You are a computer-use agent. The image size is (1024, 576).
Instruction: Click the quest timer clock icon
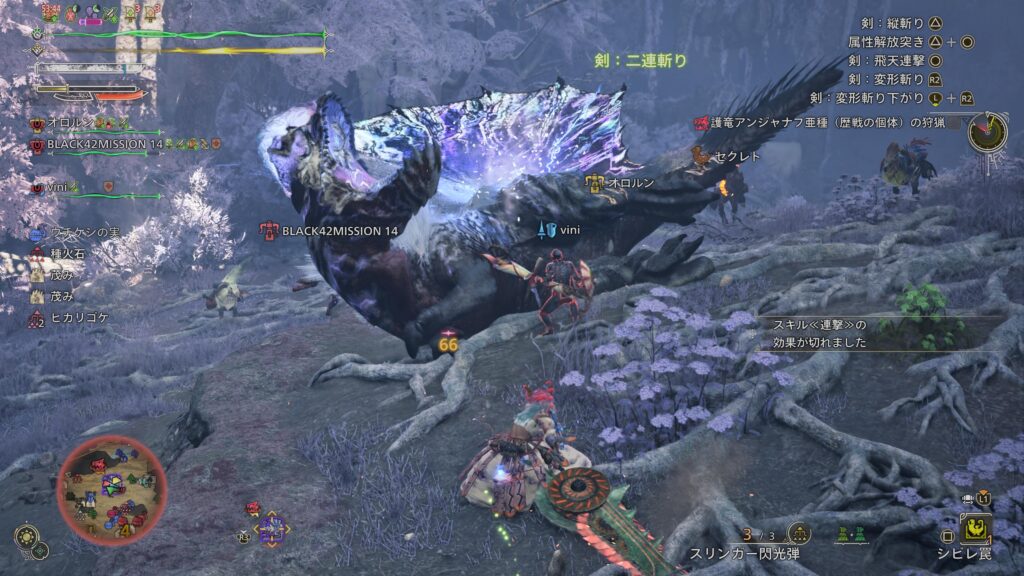click(987, 132)
